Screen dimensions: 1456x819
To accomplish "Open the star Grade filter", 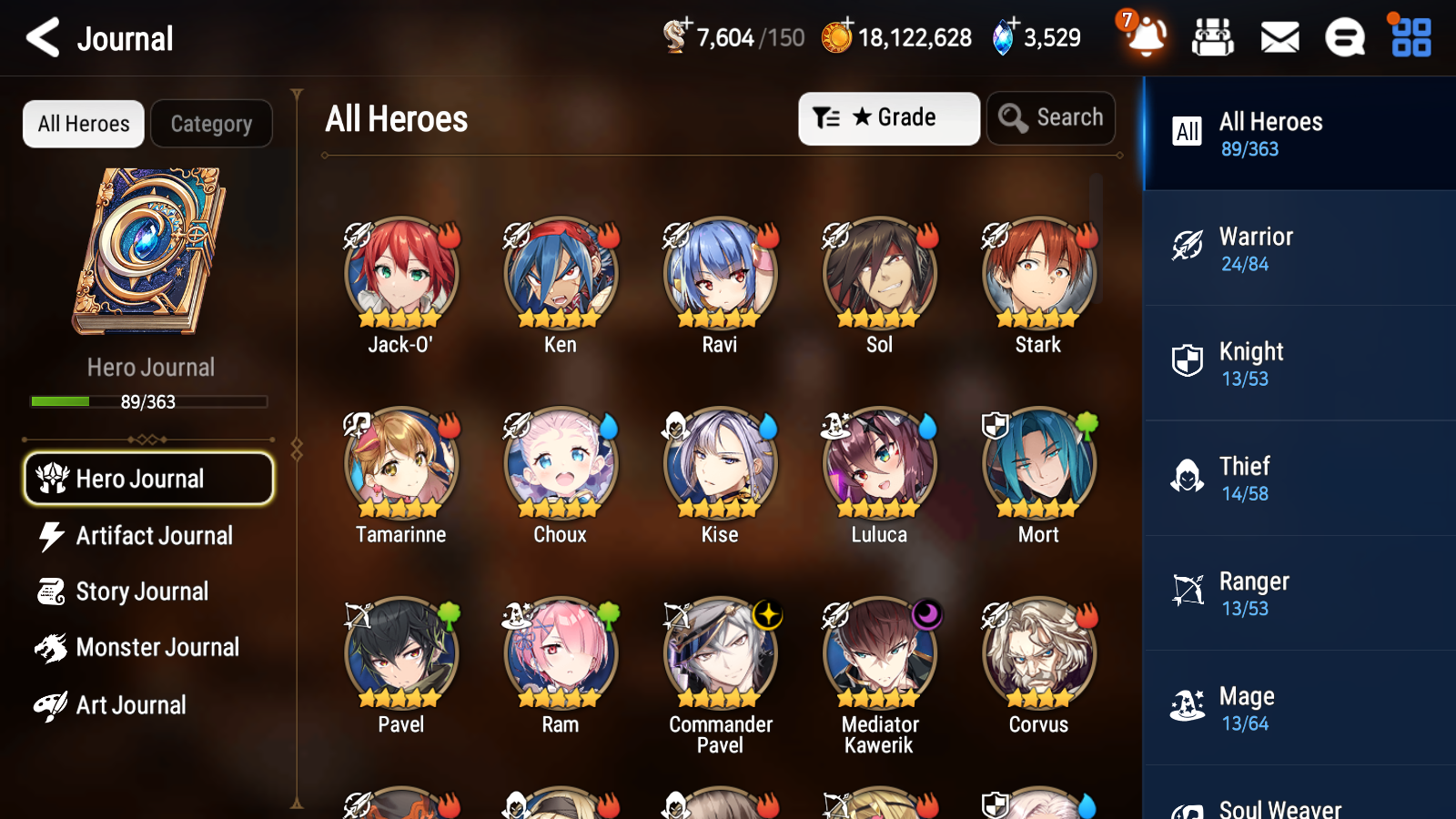I will [888, 117].
